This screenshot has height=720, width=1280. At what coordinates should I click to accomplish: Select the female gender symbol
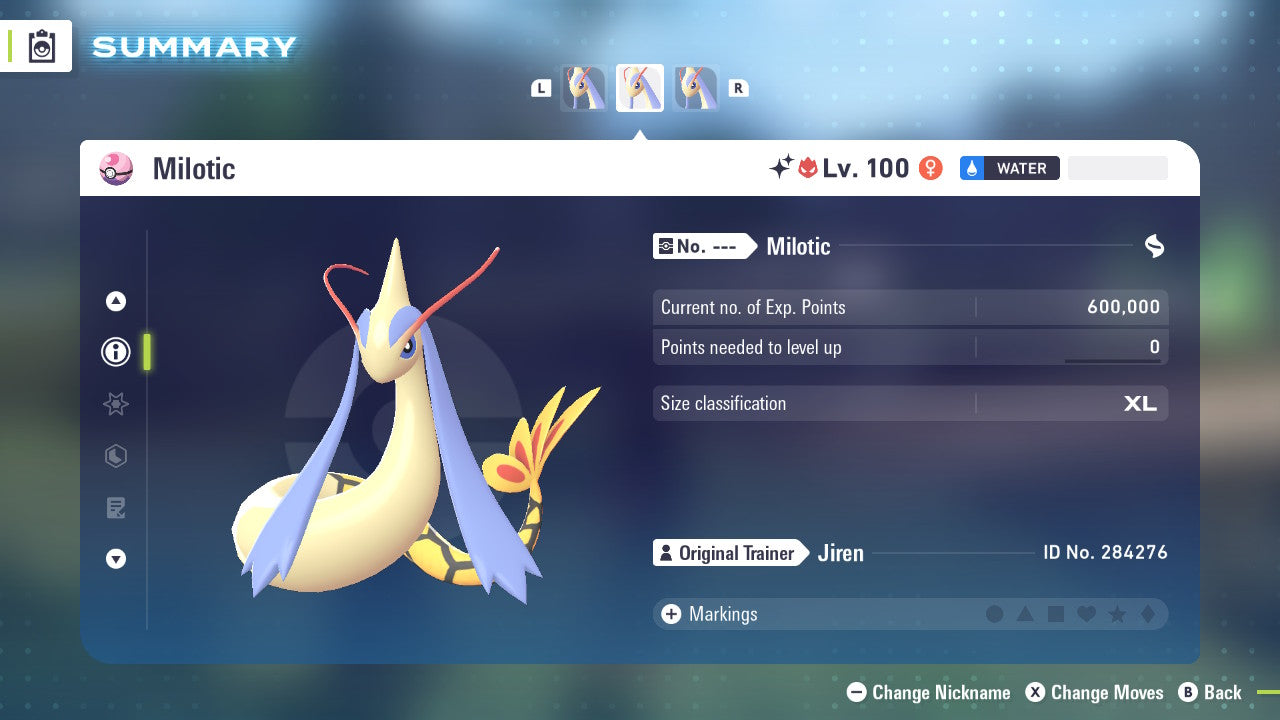tap(930, 168)
